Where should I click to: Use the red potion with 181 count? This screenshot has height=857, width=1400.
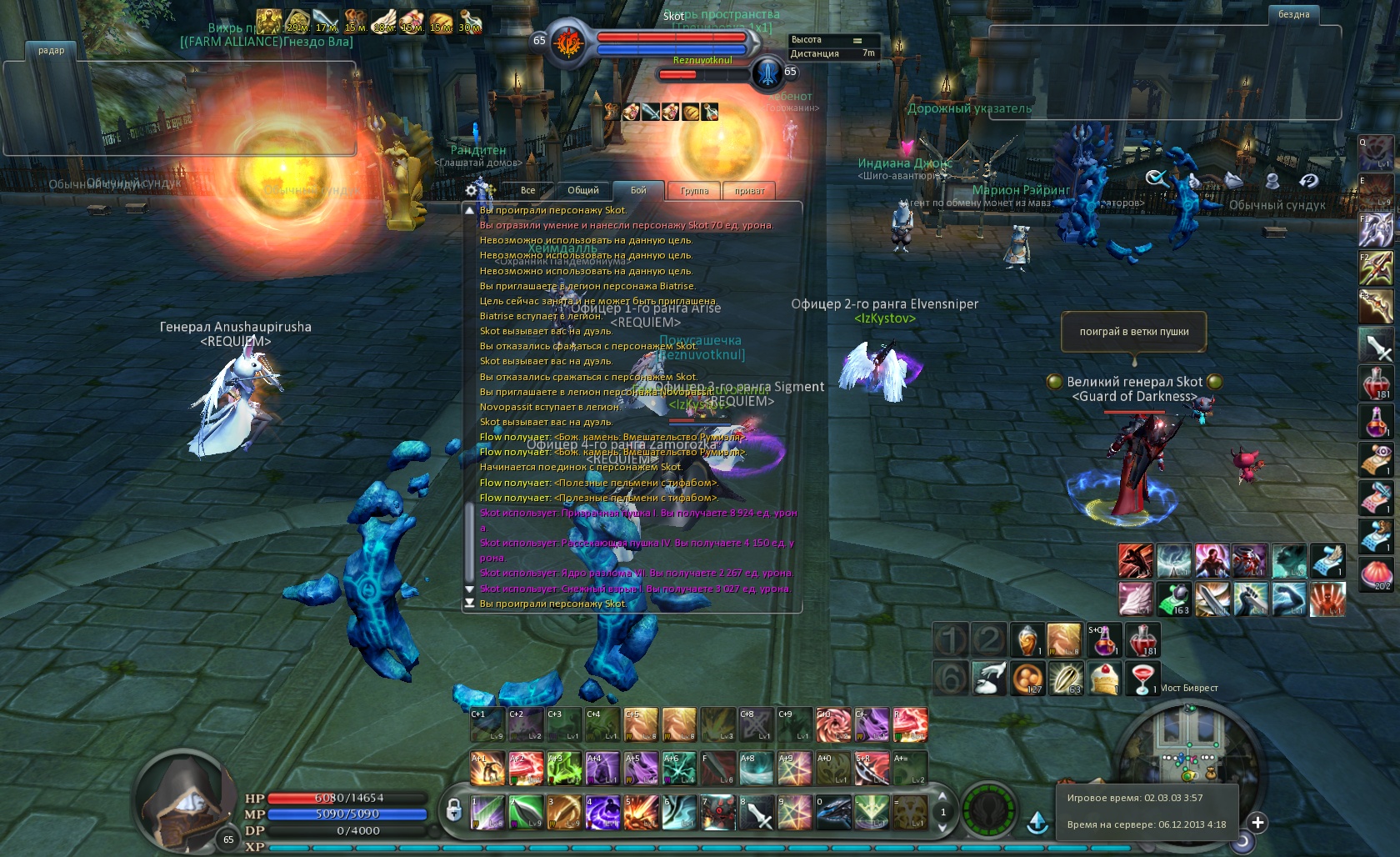[x=1142, y=640]
